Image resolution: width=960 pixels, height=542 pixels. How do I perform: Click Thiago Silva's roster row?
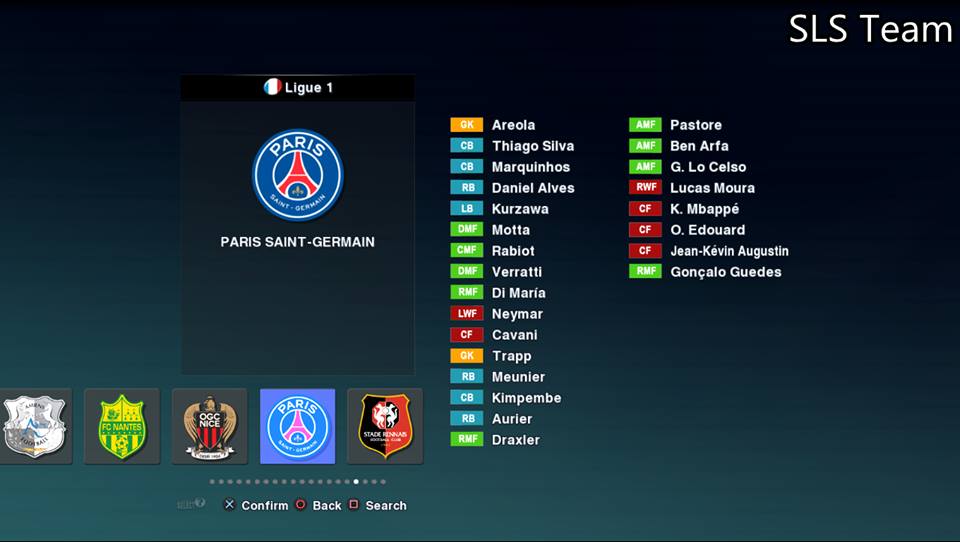point(532,146)
